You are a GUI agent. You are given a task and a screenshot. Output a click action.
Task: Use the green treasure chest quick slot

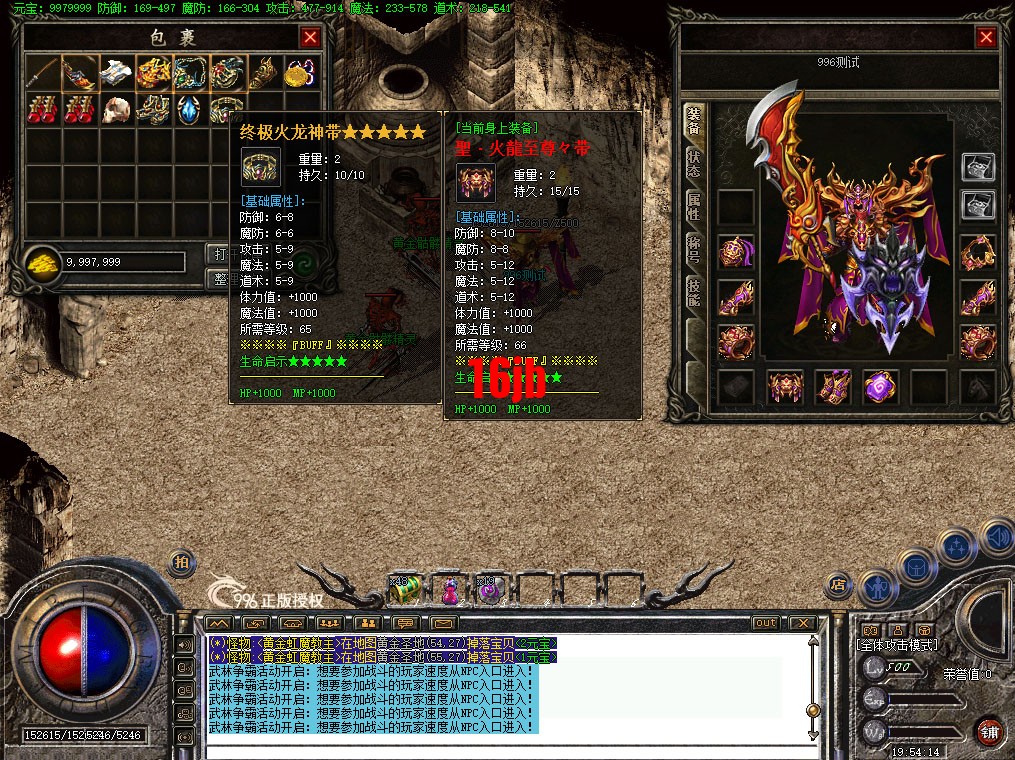click(x=404, y=590)
